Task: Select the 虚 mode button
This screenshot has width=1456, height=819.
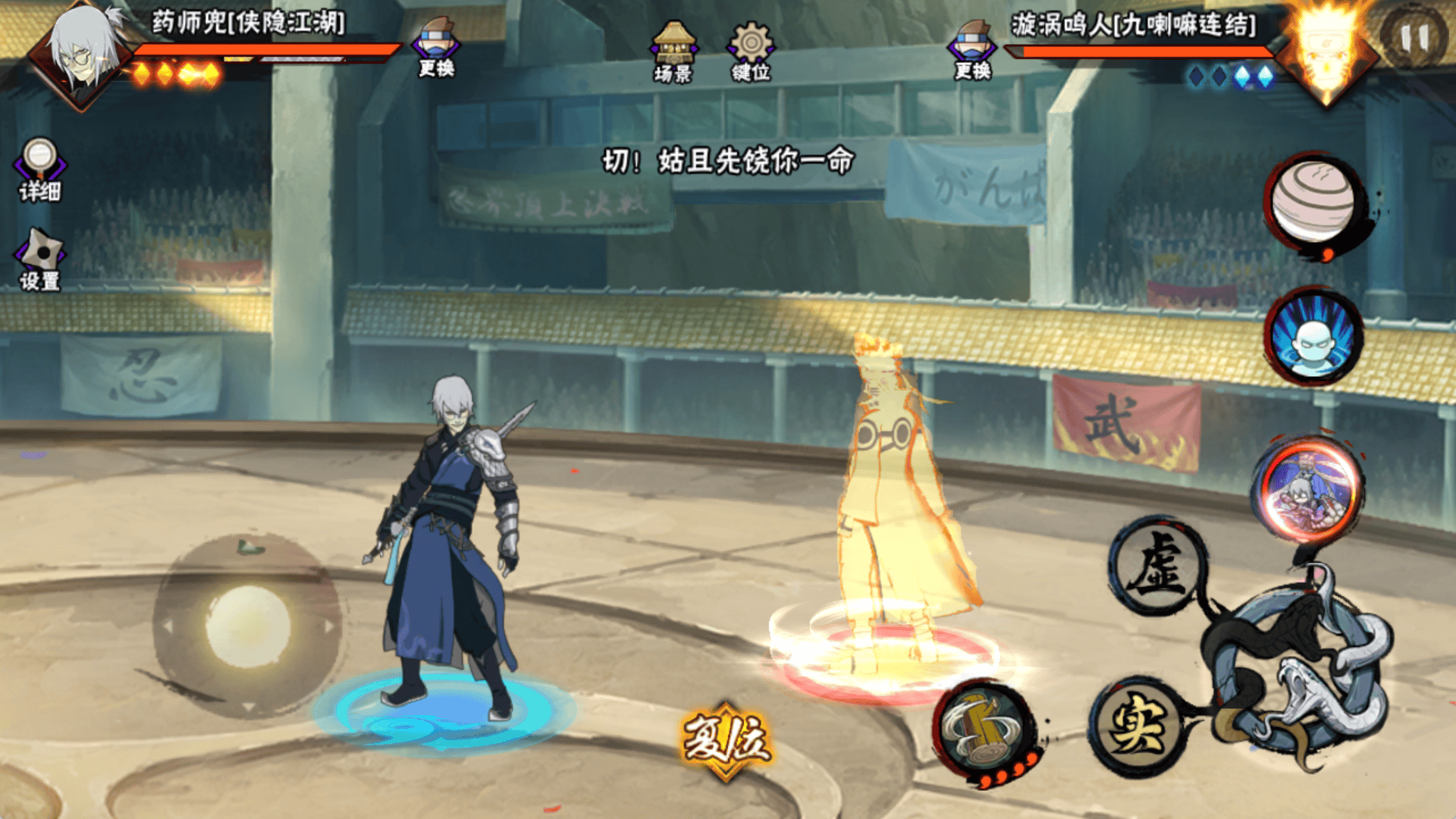Action: (x=1156, y=565)
